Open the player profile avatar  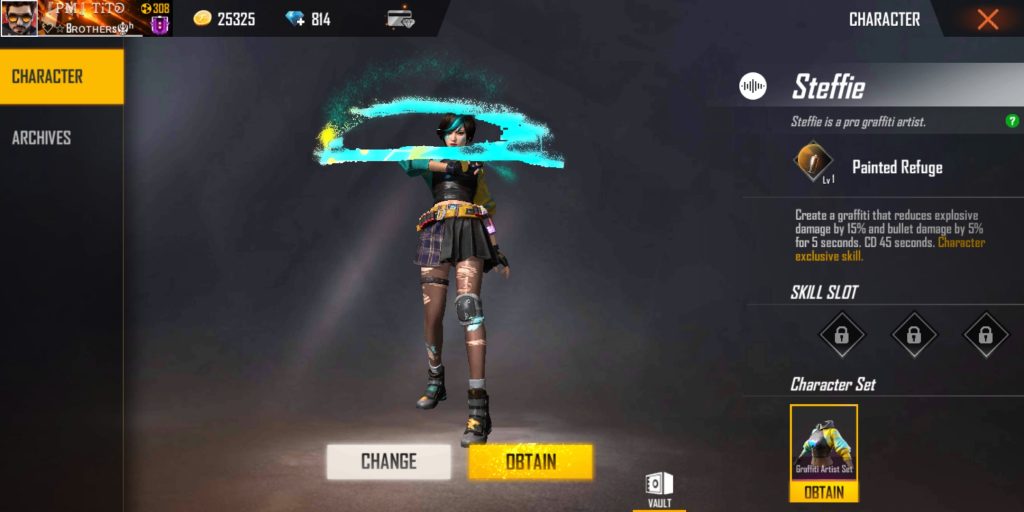[x=20, y=18]
